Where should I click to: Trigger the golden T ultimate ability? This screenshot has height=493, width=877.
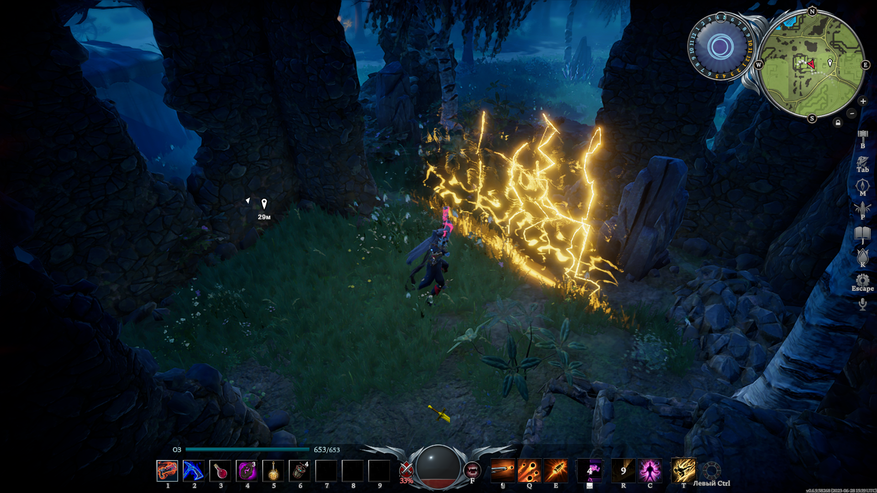684,469
